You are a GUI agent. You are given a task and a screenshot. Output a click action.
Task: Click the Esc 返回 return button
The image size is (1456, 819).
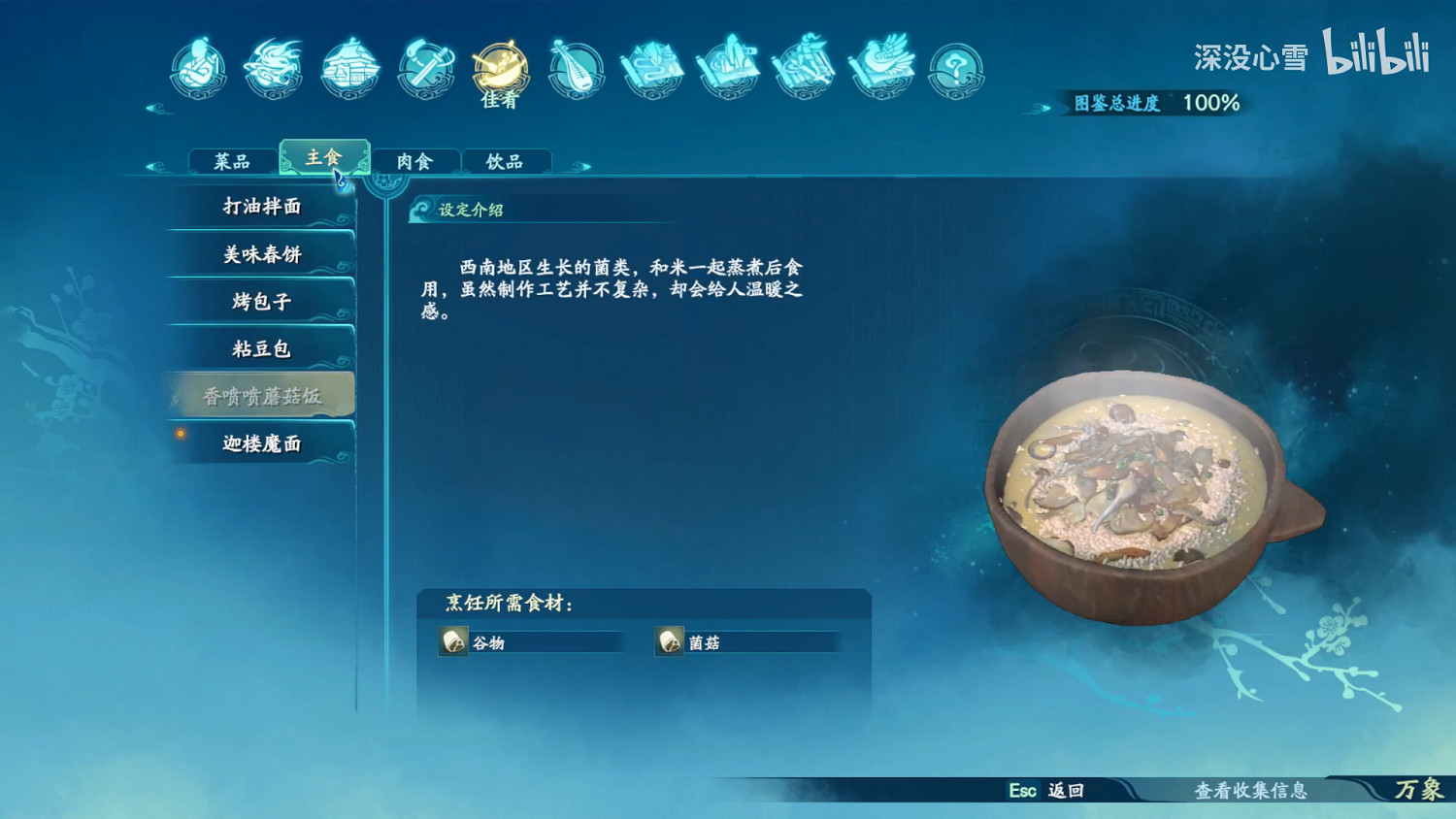coord(1047,791)
